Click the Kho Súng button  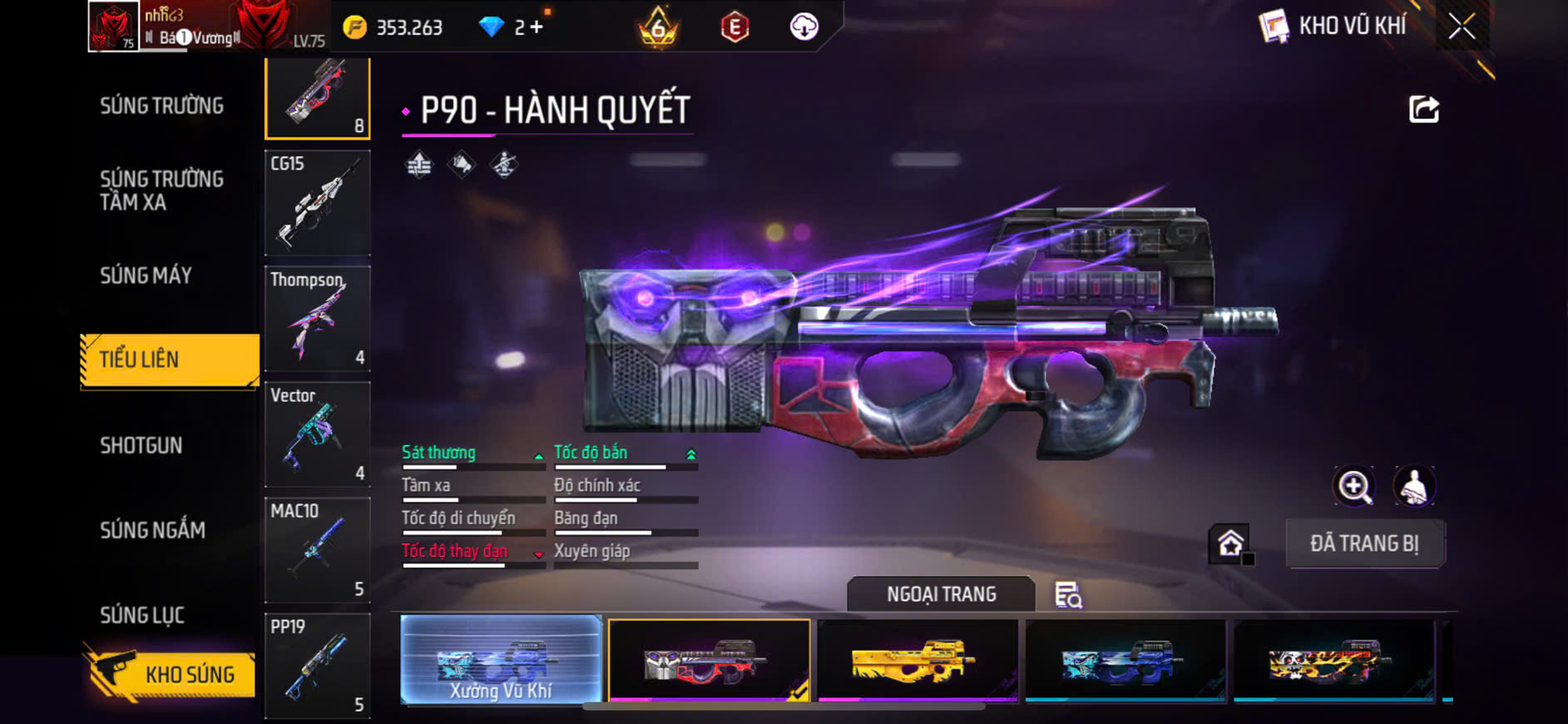click(171, 674)
